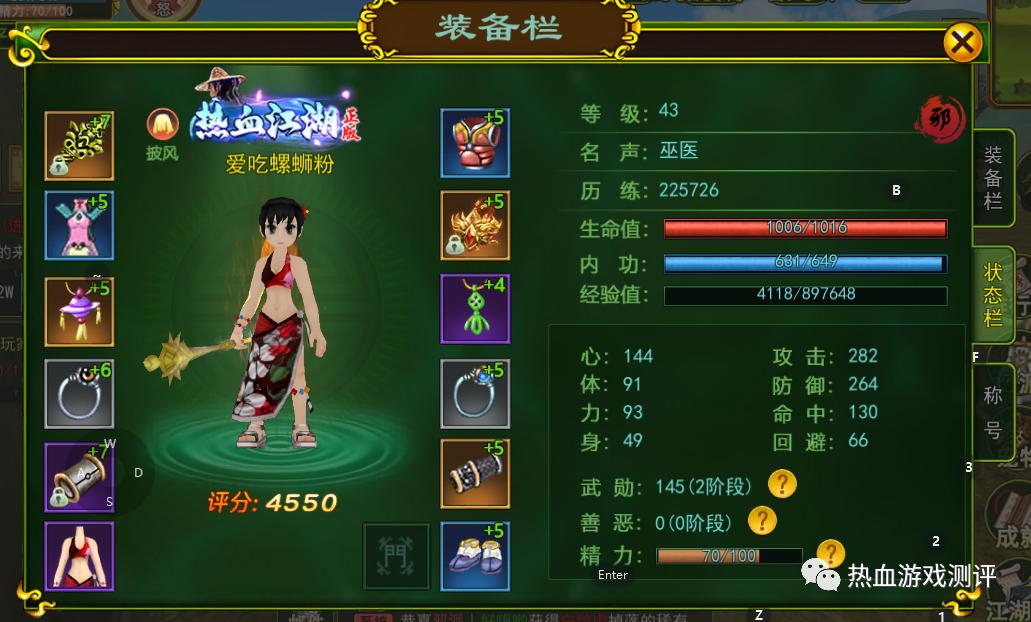
Task: Show the 称号 titles tab
Action: 992,412
